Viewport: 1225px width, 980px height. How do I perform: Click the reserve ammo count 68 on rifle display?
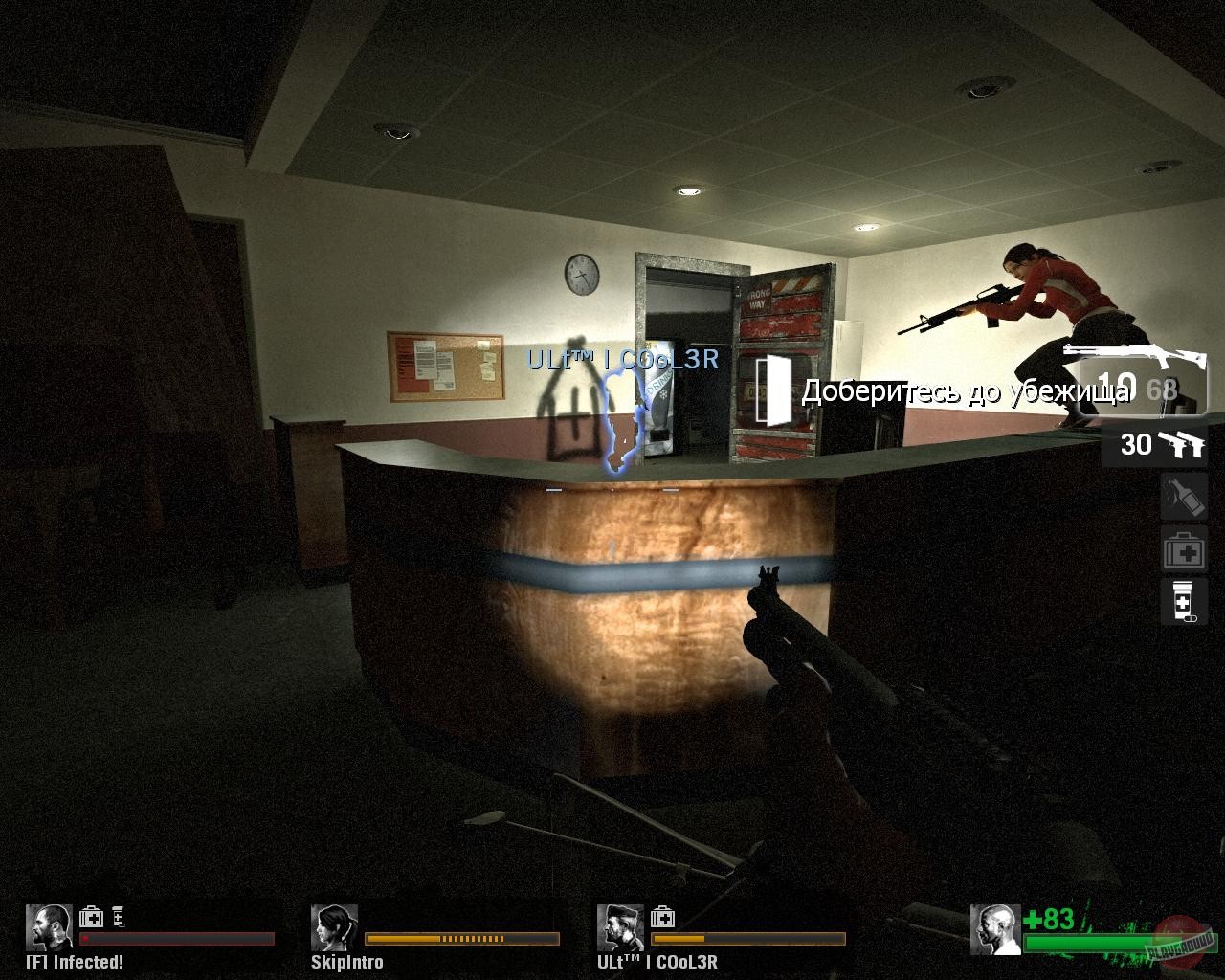tap(1162, 390)
